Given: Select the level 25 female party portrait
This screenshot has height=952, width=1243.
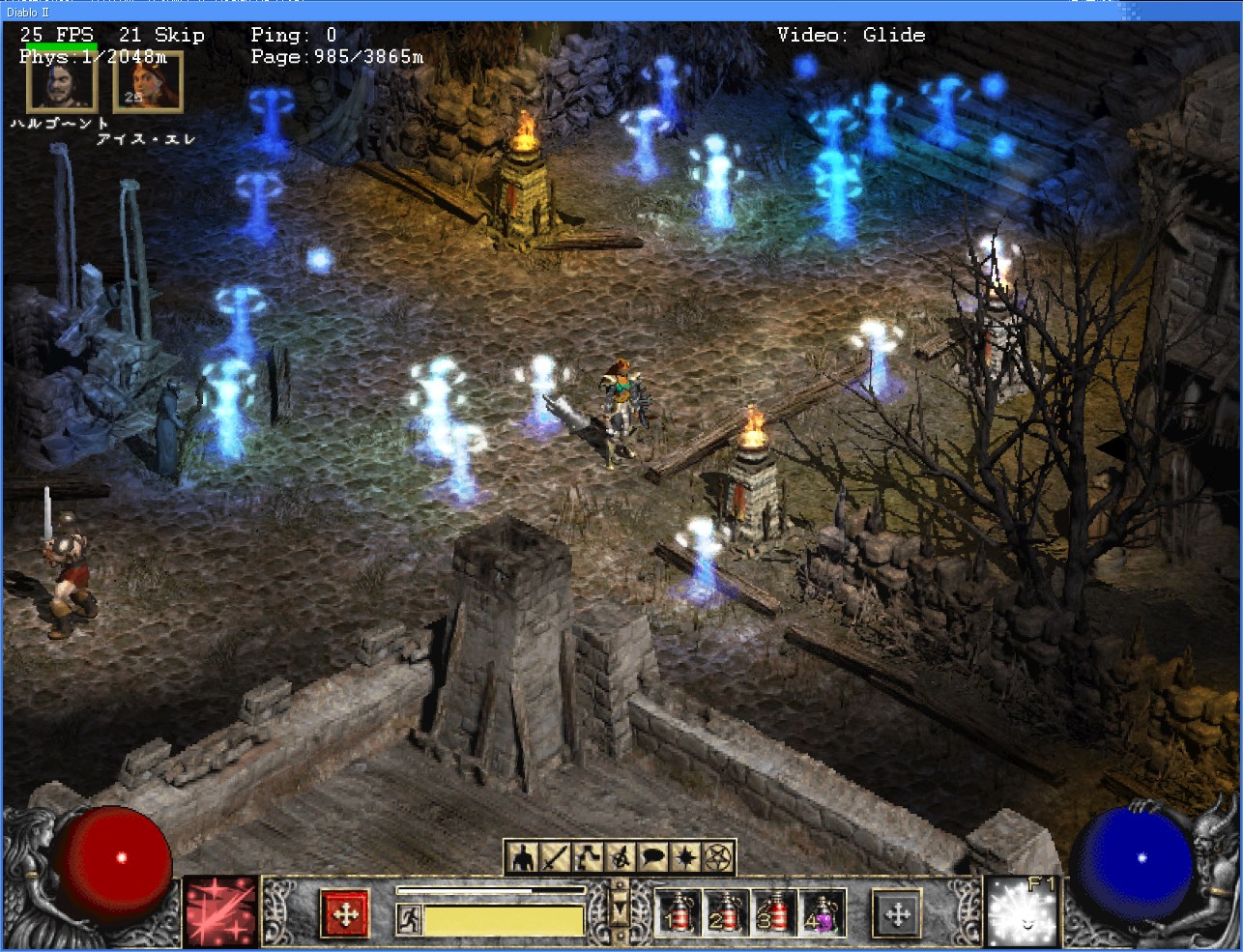Looking at the screenshot, I should (x=147, y=81).
